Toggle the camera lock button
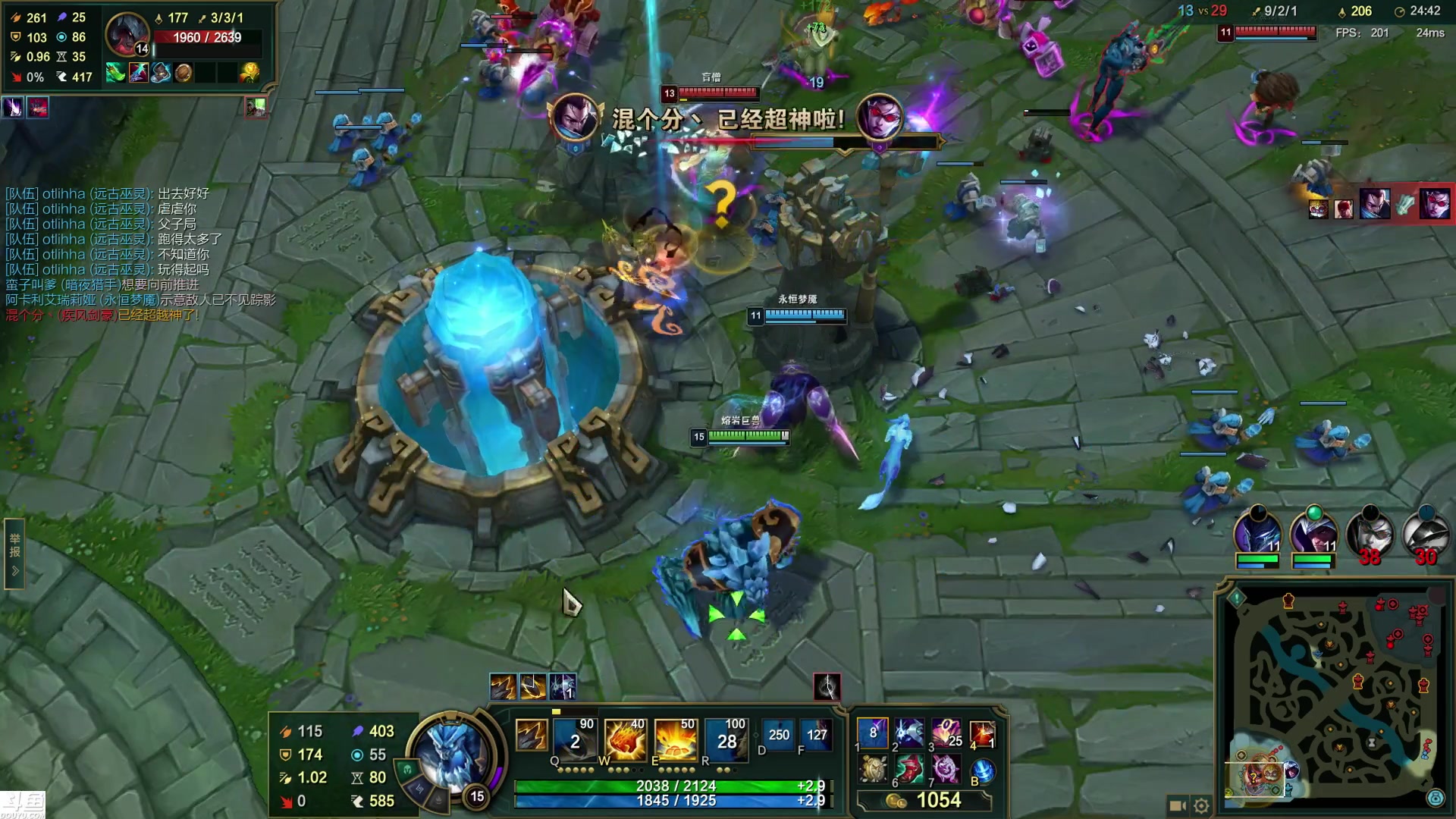This screenshot has height=819, width=1456. tap(1177, 805)
